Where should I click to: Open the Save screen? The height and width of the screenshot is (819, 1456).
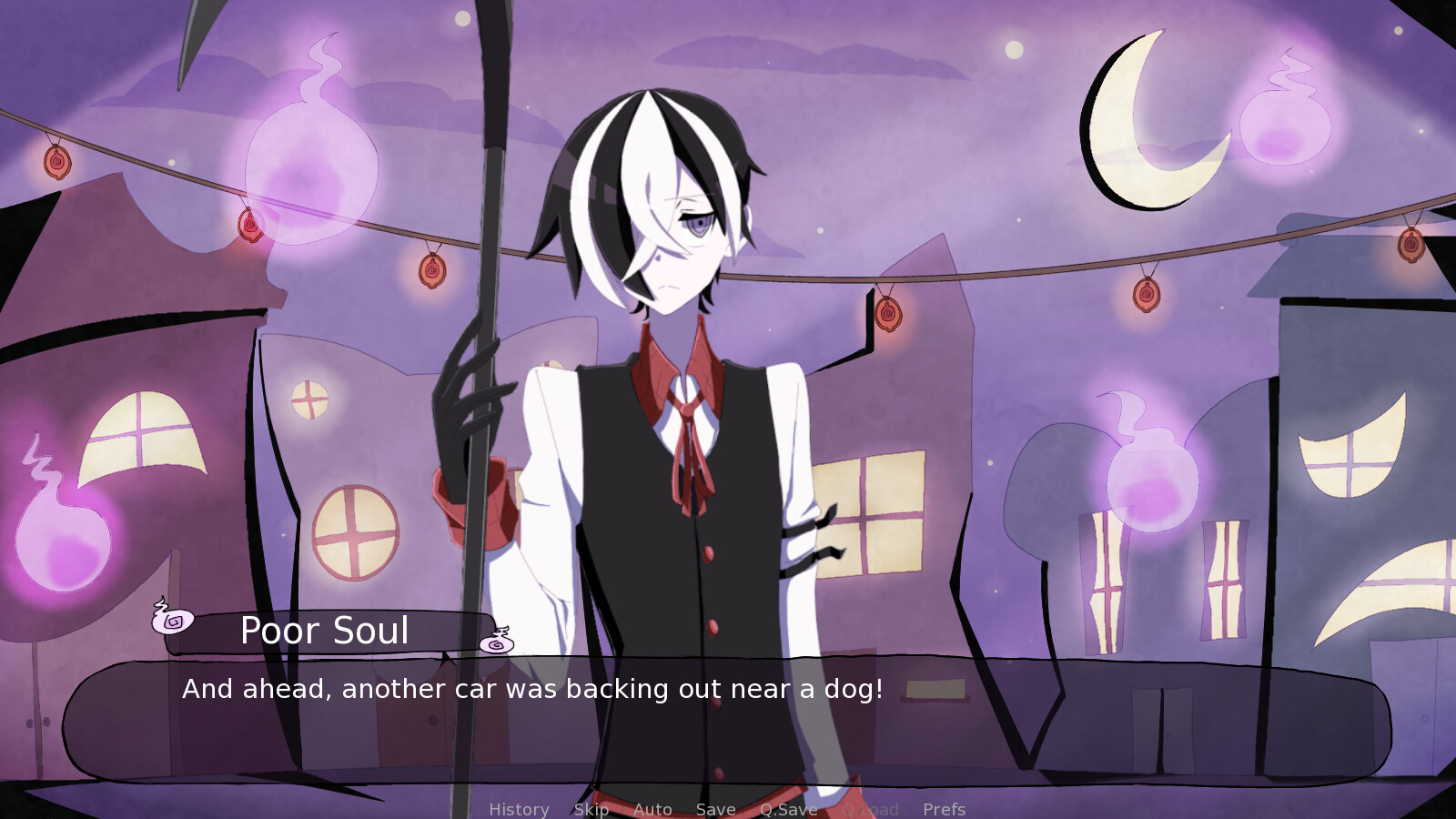point(715,809)
